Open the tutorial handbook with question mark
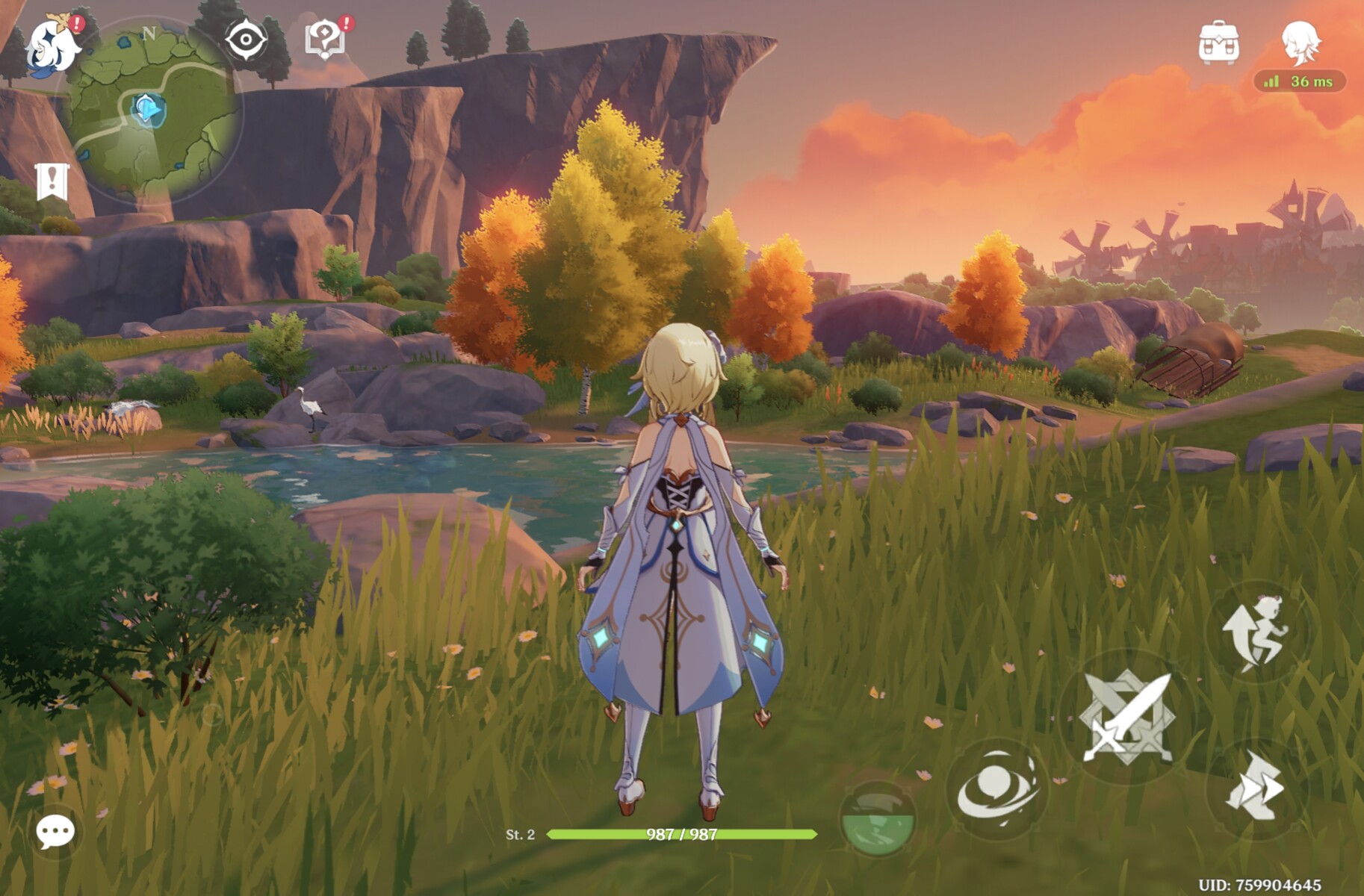The width and height of the screenshot is (1364, 896). click(x=325, y=39)
